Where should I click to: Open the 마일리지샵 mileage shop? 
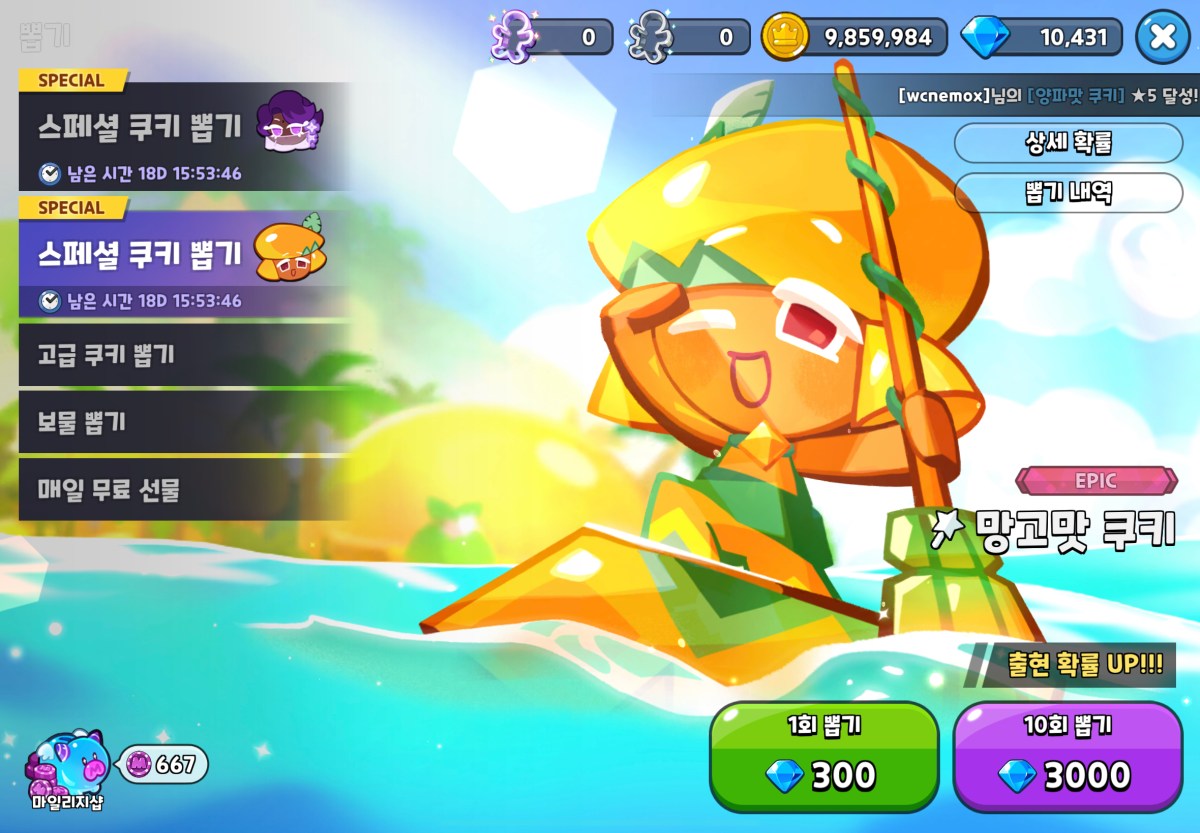coord(66,769)
